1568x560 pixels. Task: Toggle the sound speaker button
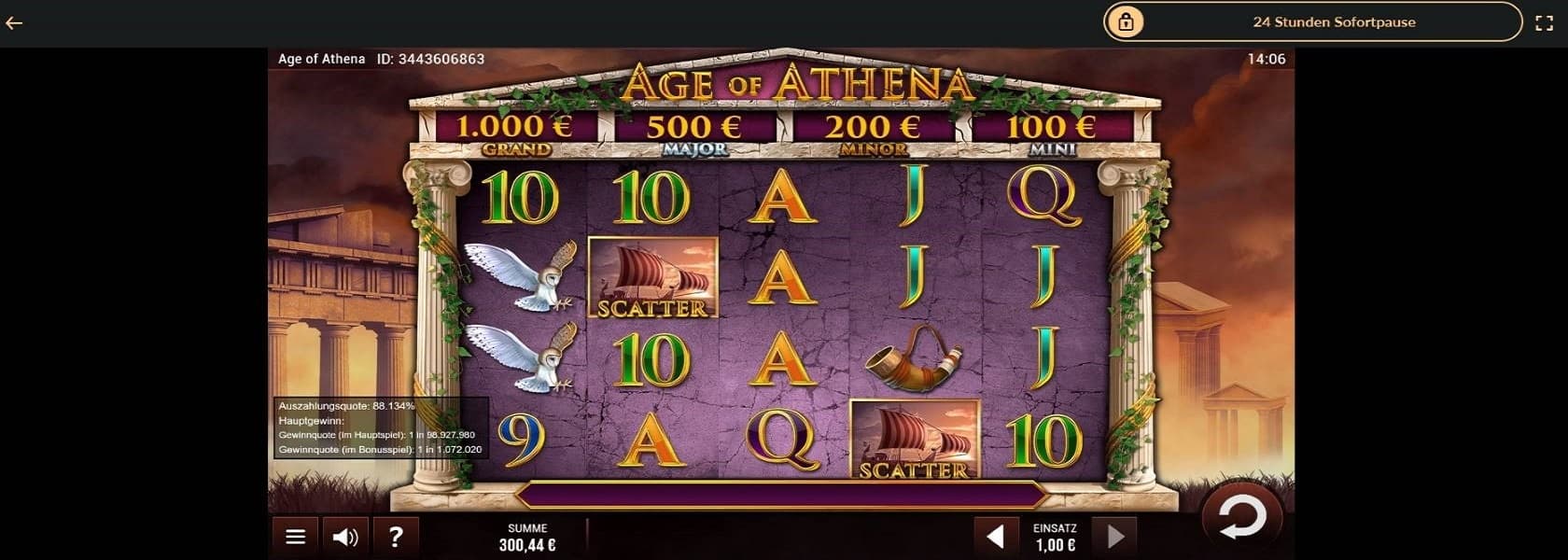tap(345, 537)
